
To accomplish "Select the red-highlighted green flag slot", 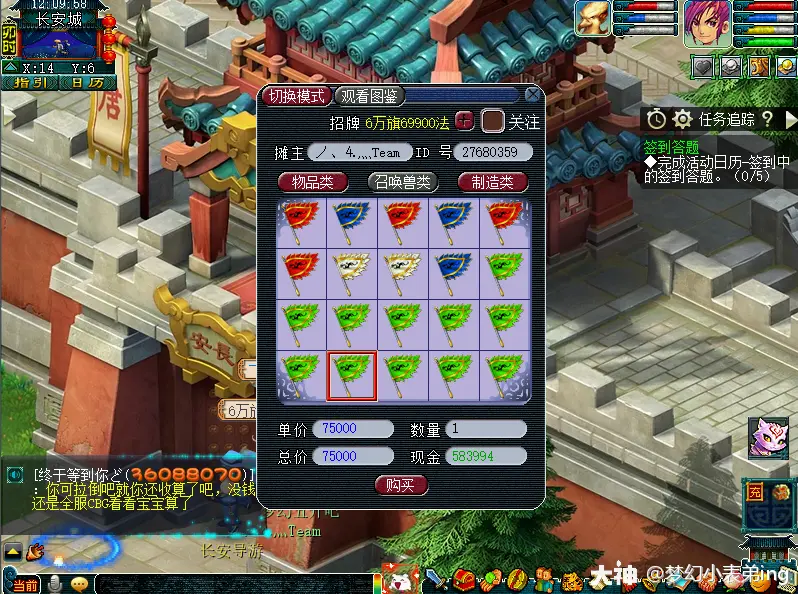I will pos(352,376).
